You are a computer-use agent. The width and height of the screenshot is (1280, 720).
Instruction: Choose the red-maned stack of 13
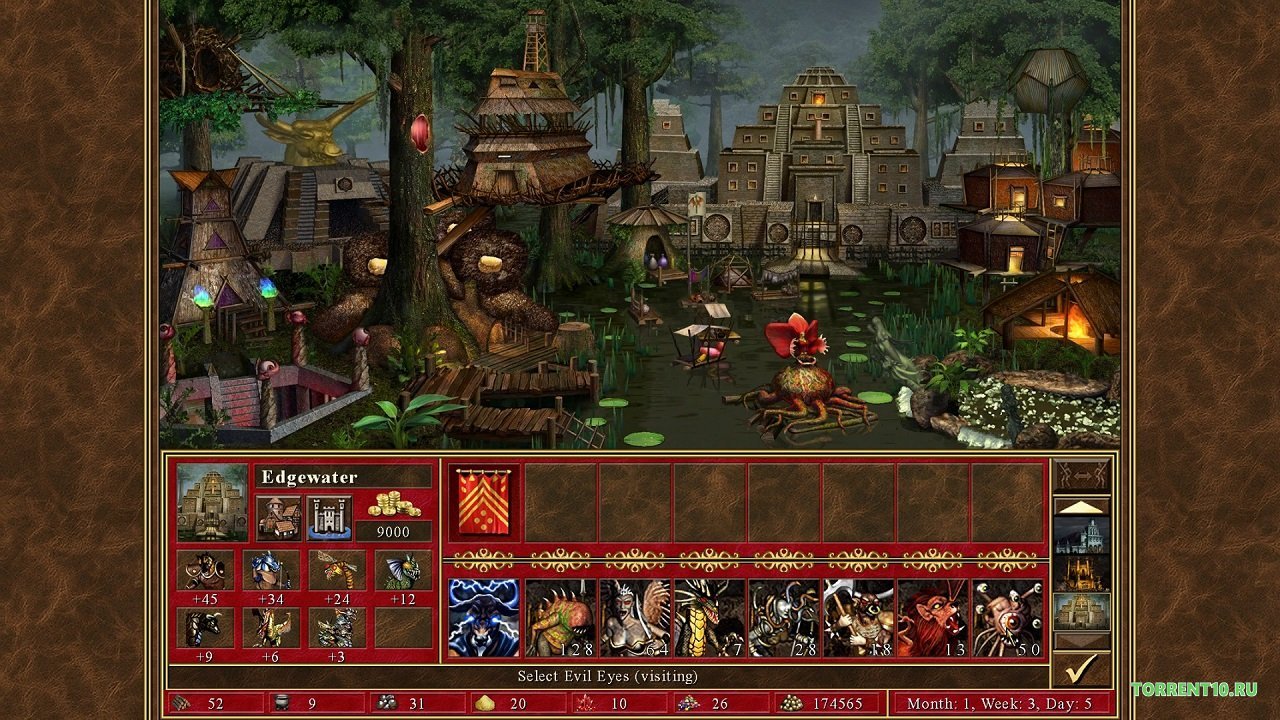pyautogui.click(x=933, y=618)
